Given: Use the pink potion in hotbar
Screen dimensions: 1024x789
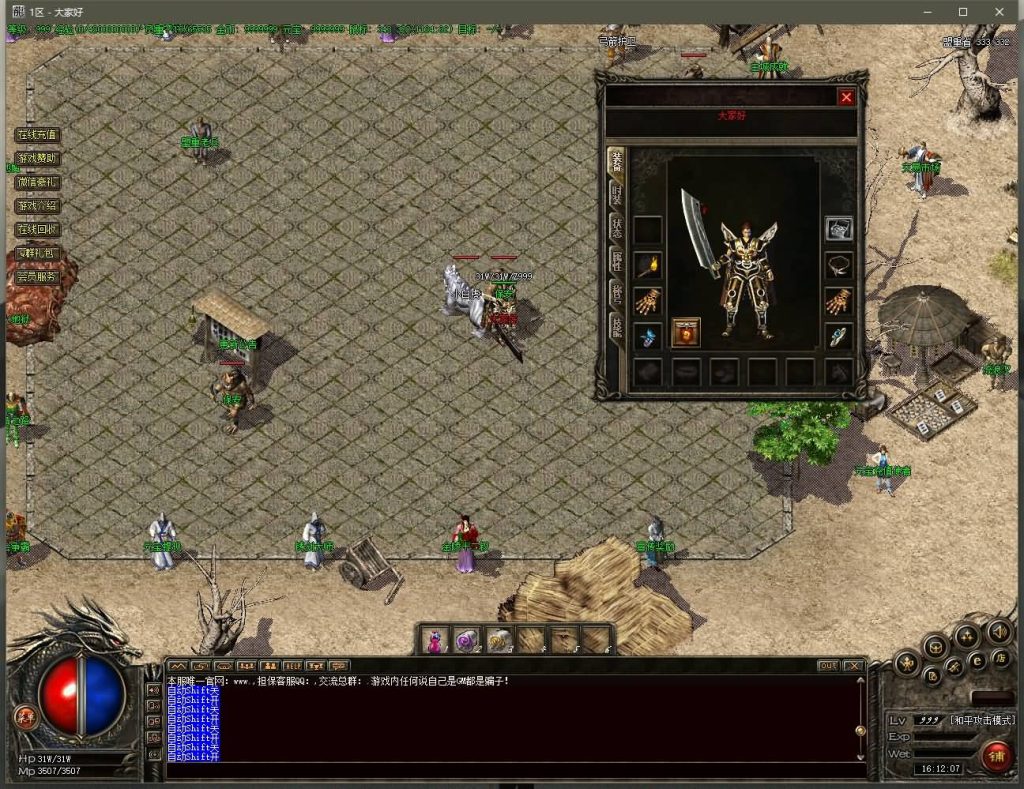Looking at the screenshot, I should tap(435, 640).
